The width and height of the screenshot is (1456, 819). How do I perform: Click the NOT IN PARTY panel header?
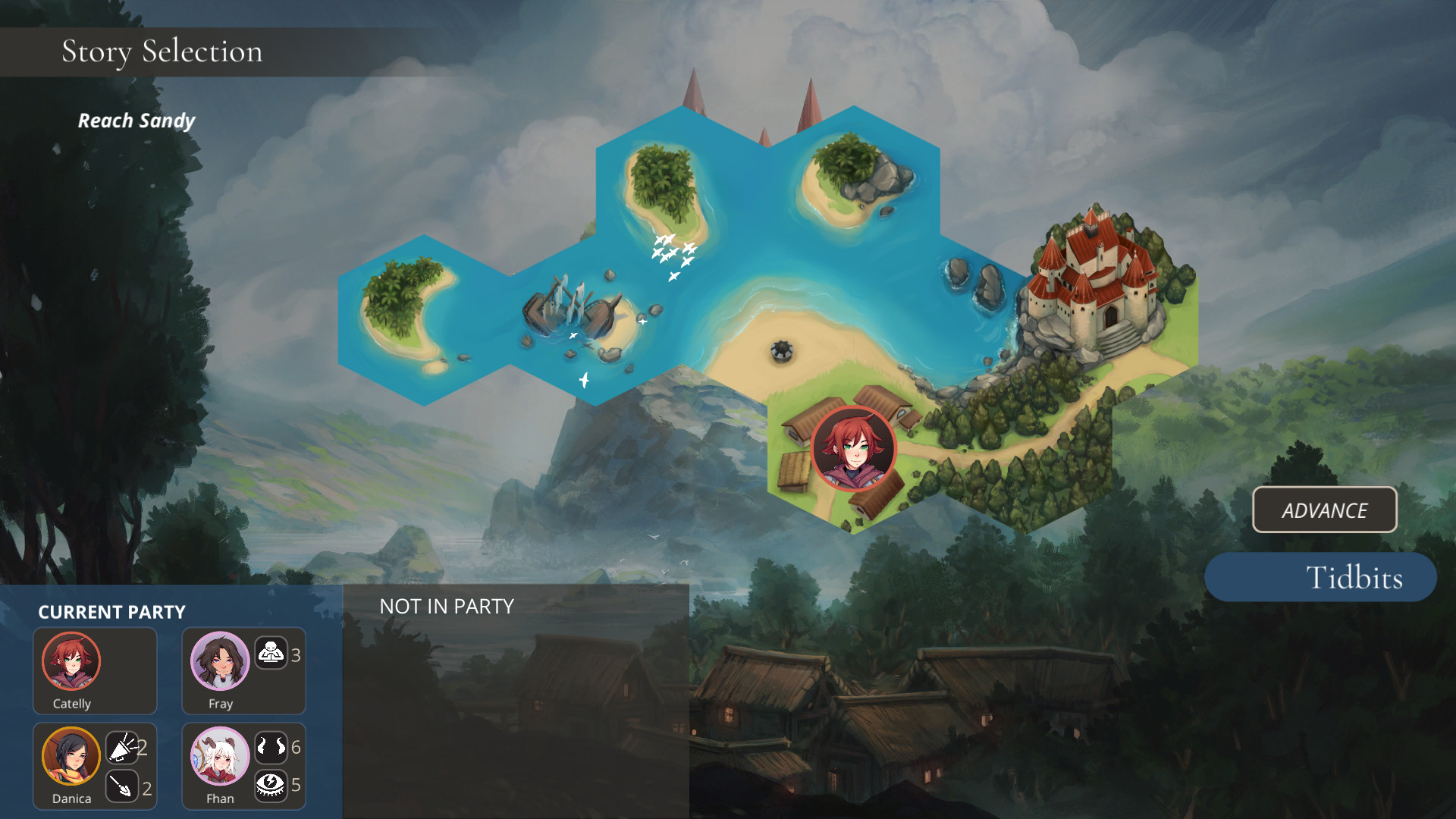pos(446,606)
